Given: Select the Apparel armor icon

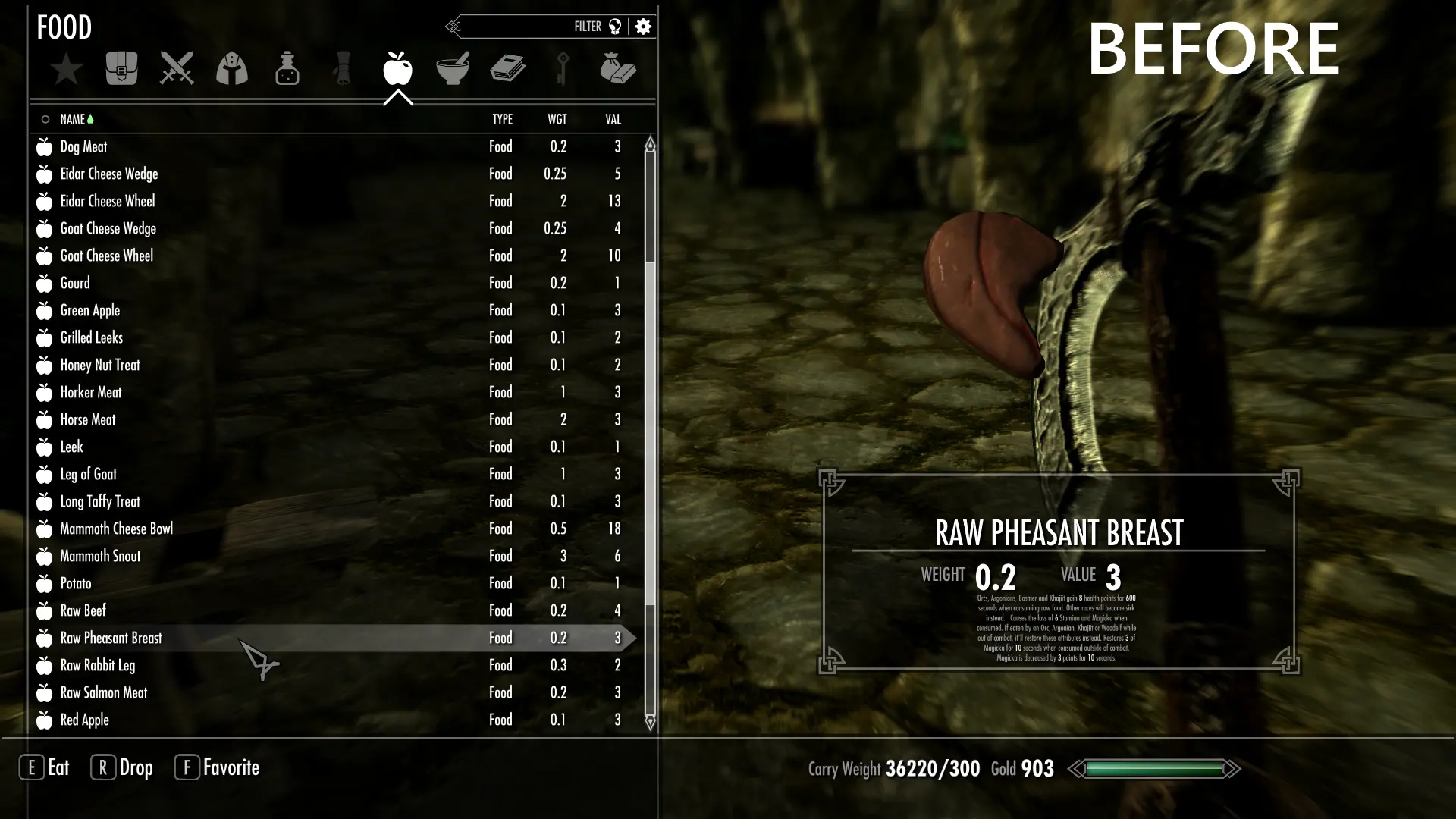Looking at the screenshot, I should [231, 68].
